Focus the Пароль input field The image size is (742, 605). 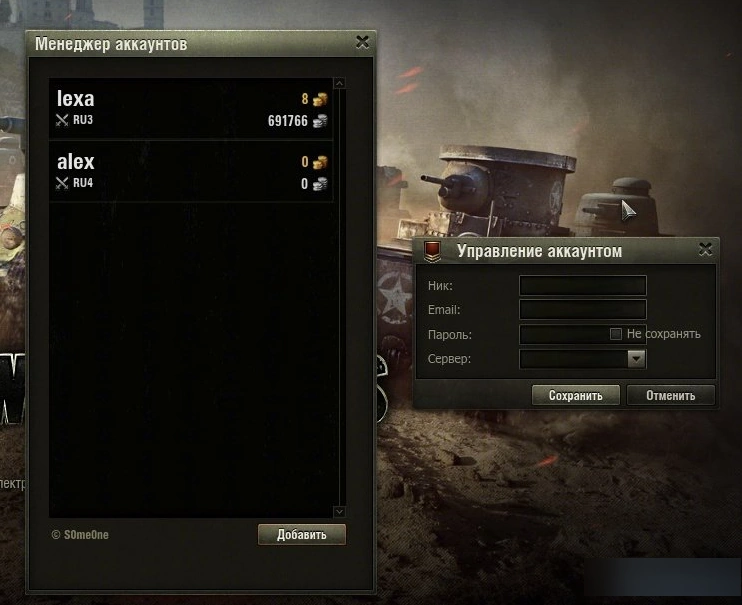(563, 334)
